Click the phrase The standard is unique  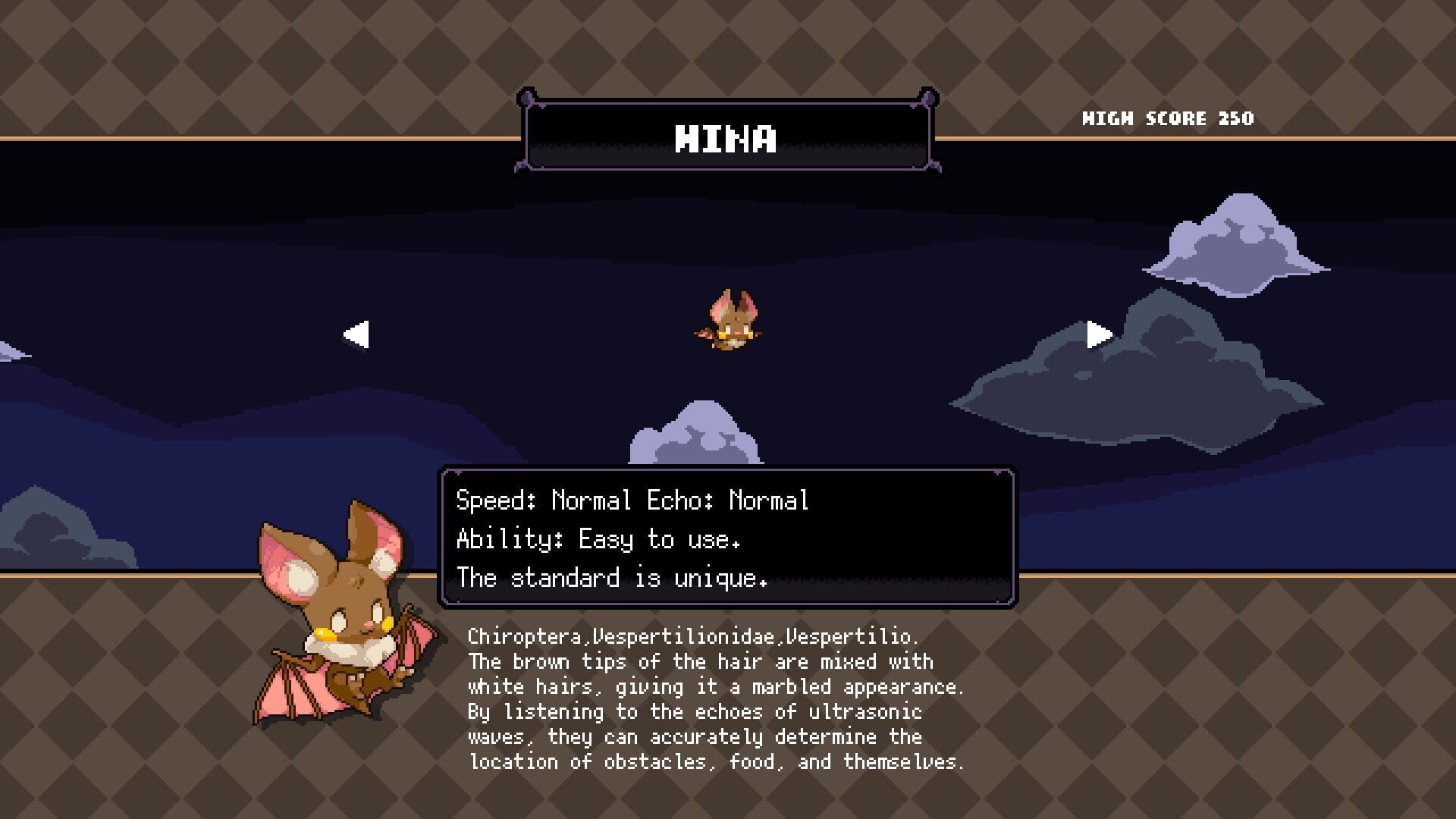[610, 579]
